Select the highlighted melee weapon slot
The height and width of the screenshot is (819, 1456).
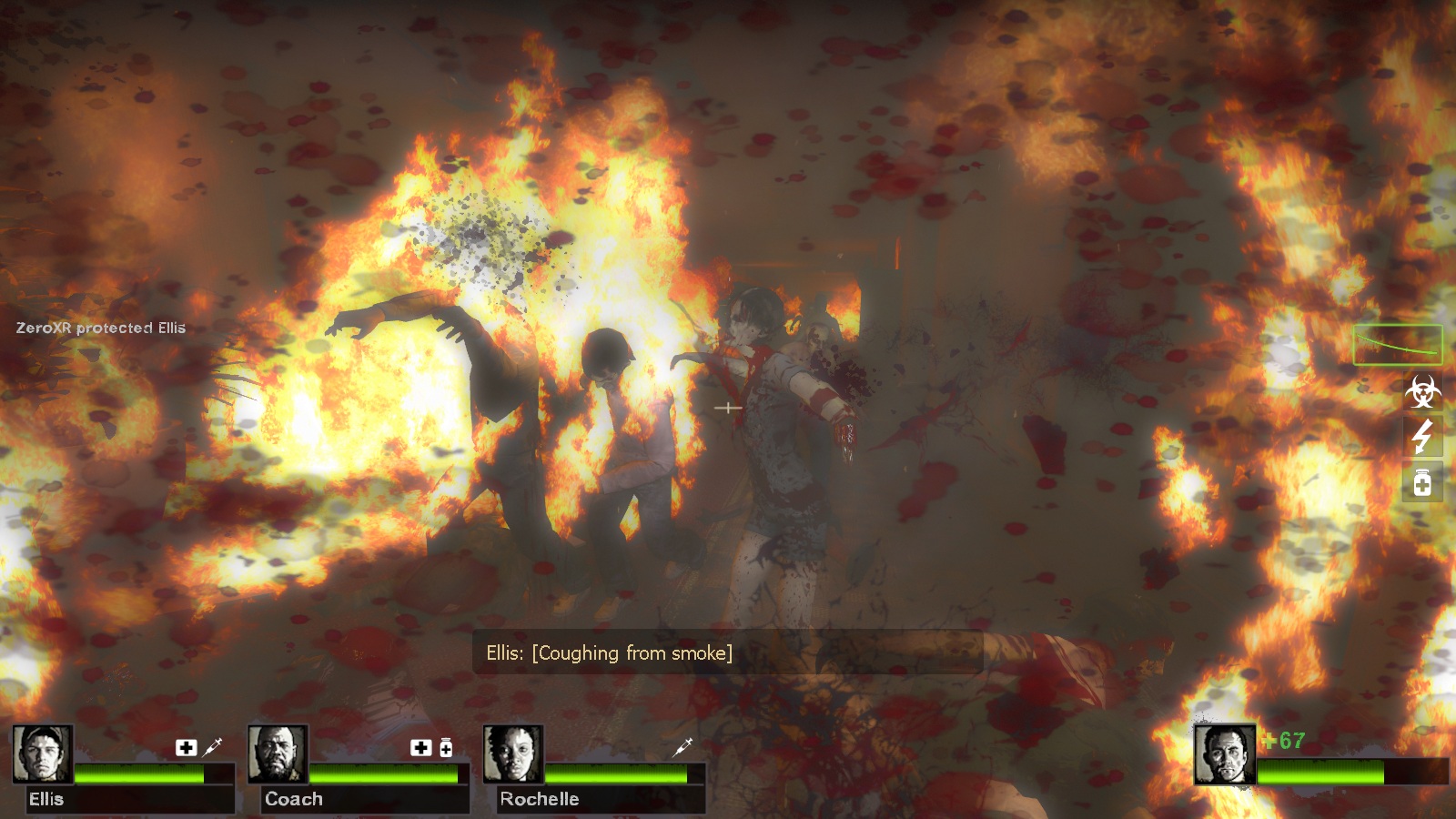pyautogui.click(x=1397, y=345)
